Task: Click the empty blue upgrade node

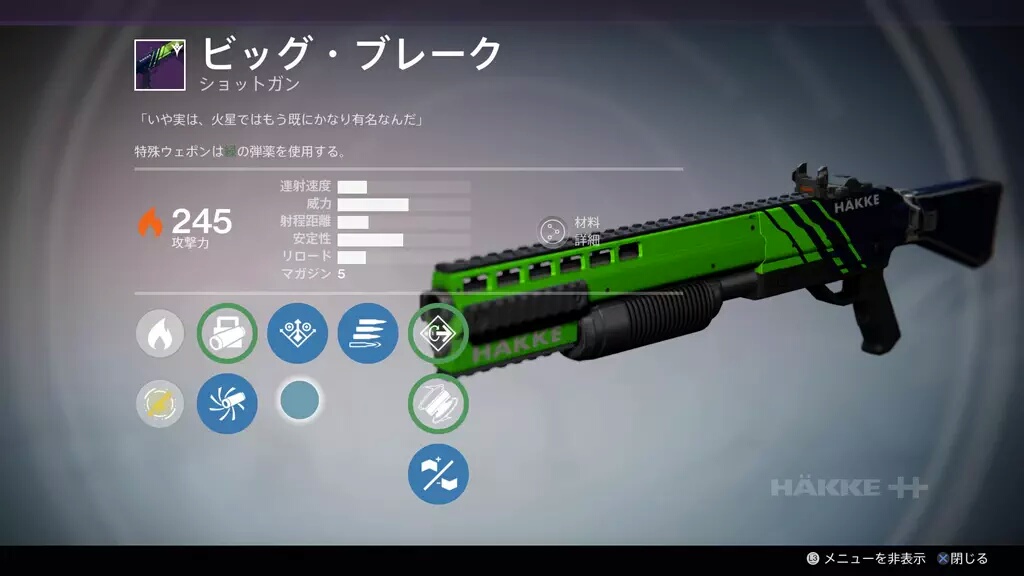Action: click(x=299, y=401)
